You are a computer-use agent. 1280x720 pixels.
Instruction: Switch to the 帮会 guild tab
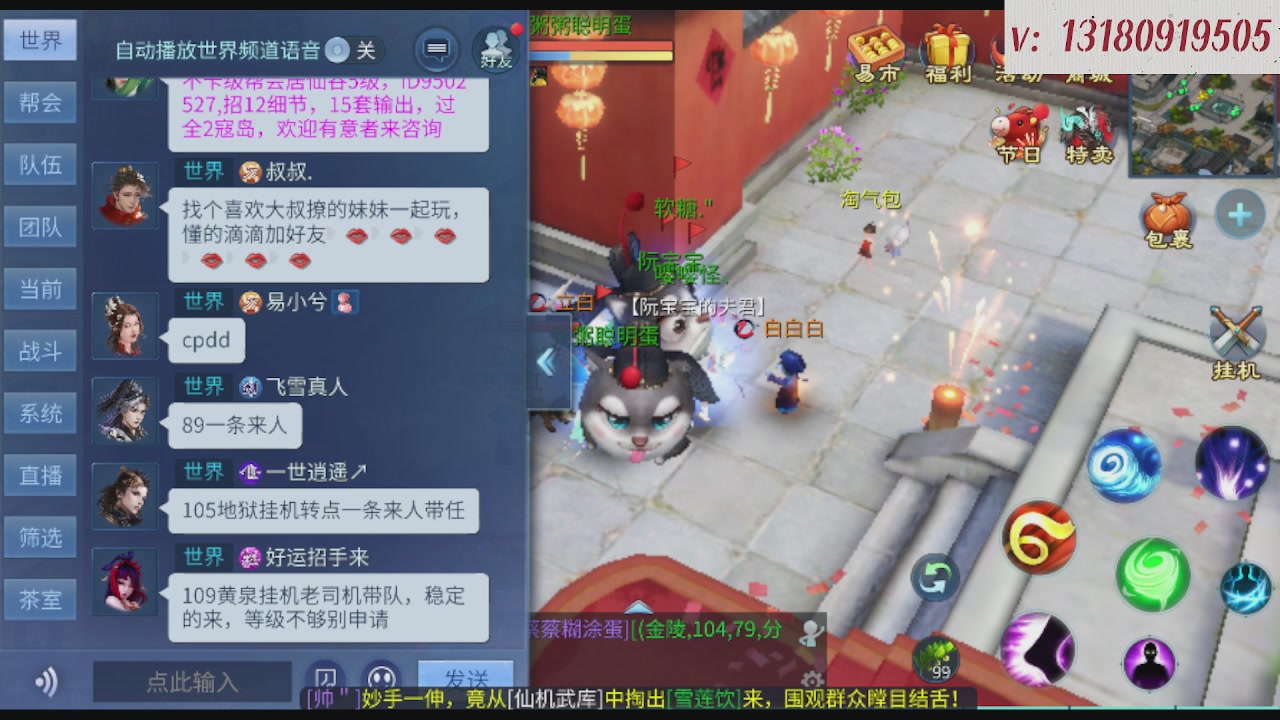pyautogui.click(x=40, y=103)
